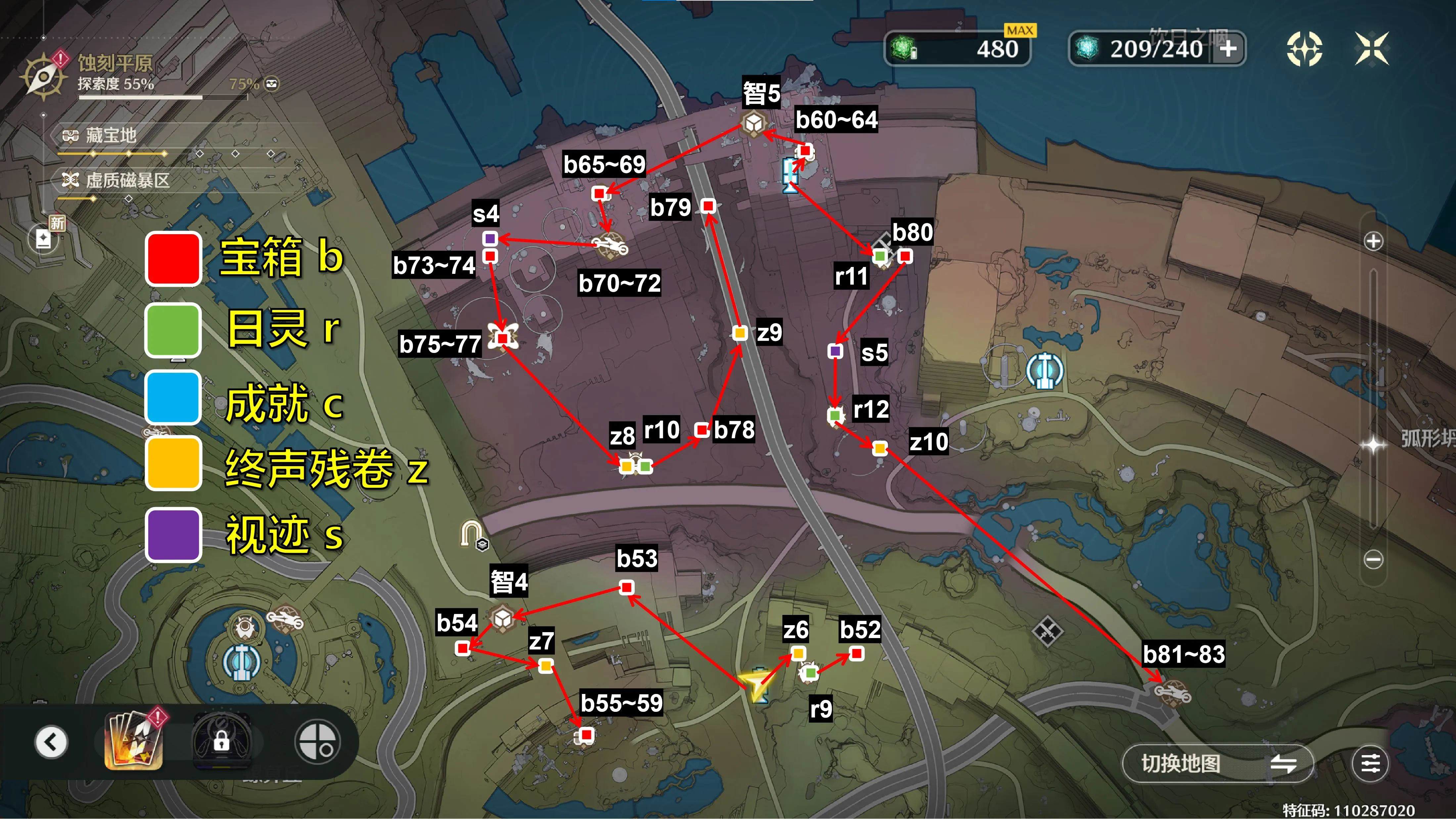The height and width of the screenshot is (819, 1456).
Task: Click the zoom slider star handle
Action: point(1374,445)
